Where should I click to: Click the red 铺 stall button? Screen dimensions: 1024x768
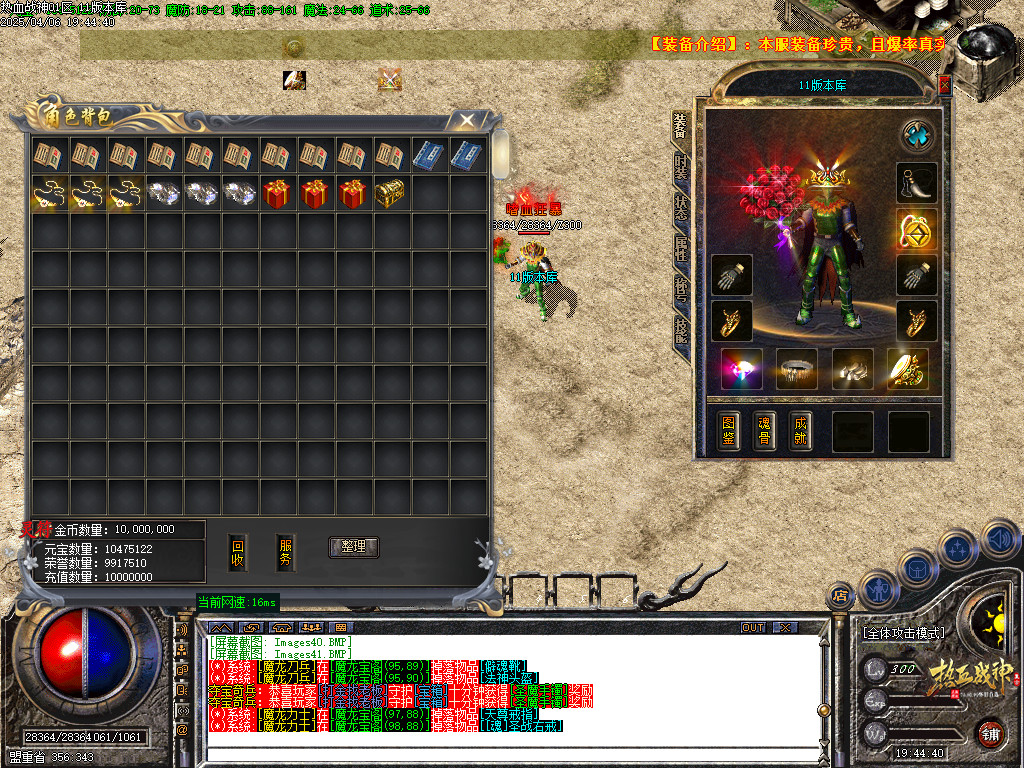[990, 733]
